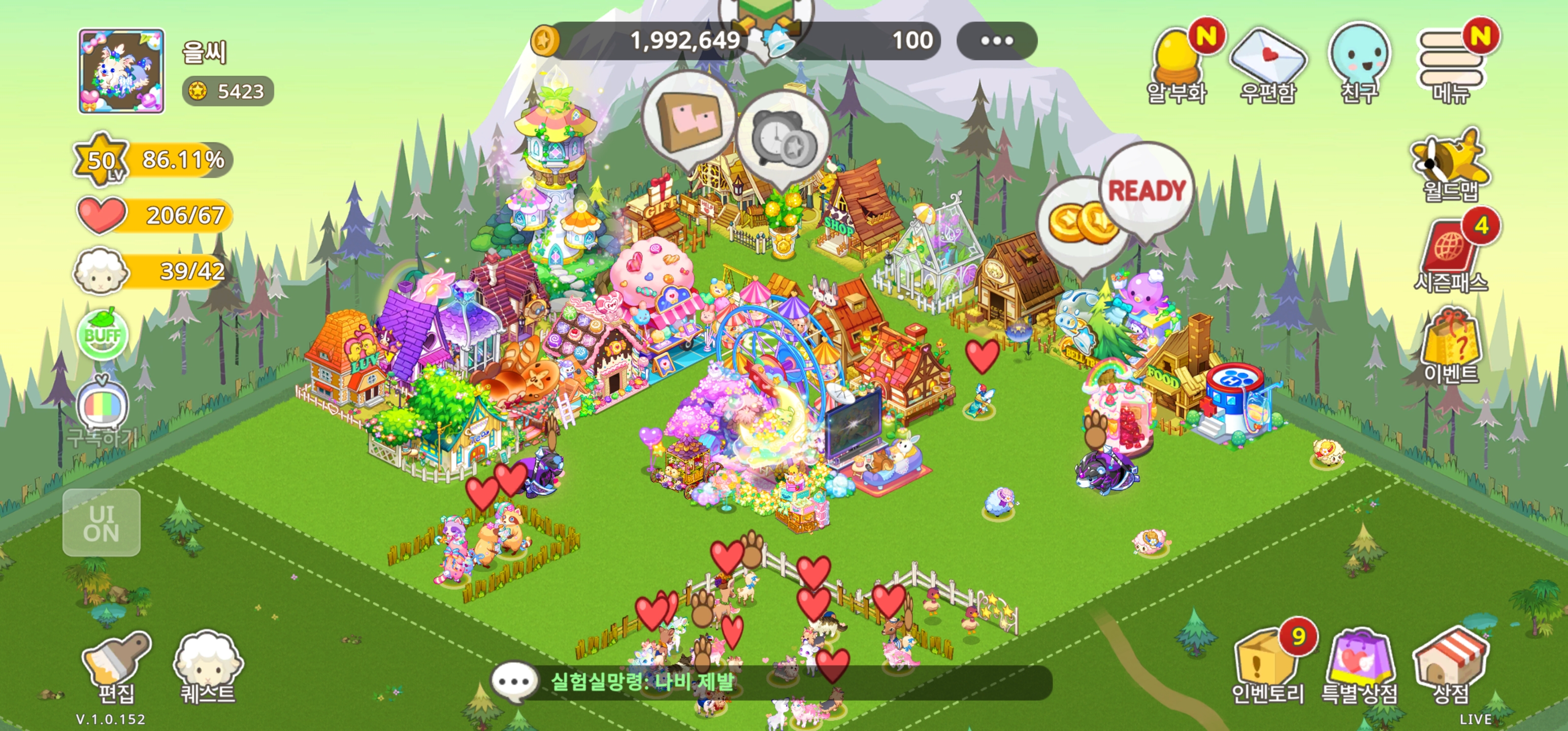Open the 월드맵 world map
Image resolution: width=1568 pixels, height=731 pixels.
coord(1451,165)
